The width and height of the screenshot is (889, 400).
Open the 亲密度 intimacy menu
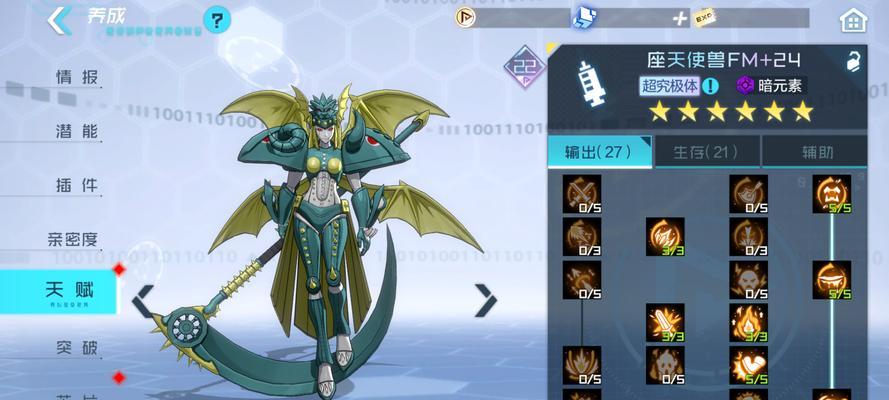[x=73, y=239]
